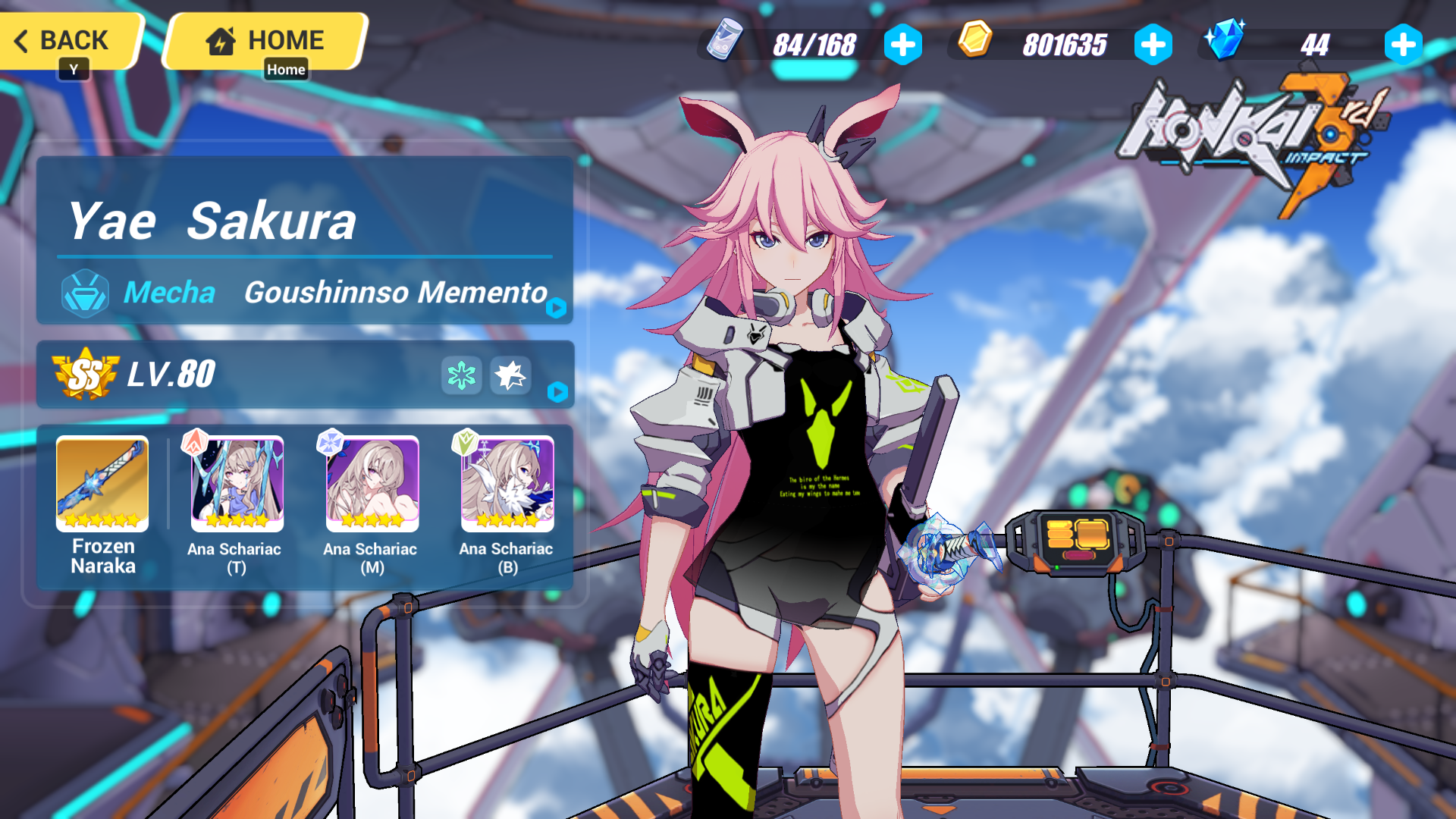Click the back chevron arrow
1456x819 pixels.
point(20,41)
